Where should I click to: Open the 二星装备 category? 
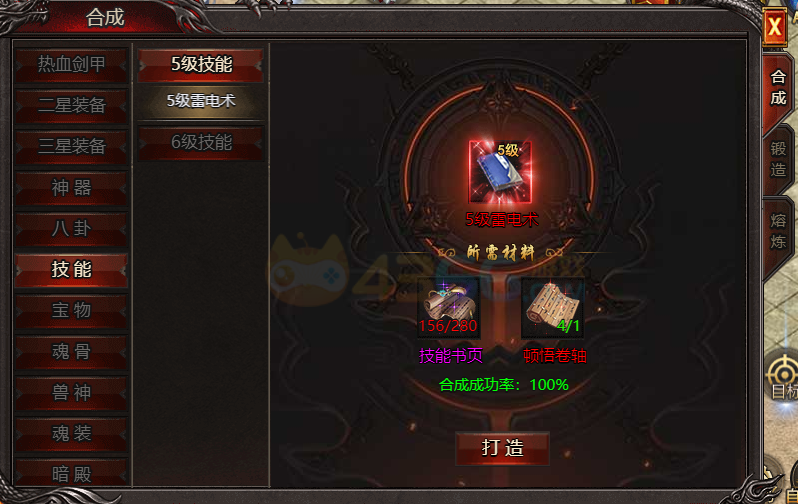click(71, 105)
